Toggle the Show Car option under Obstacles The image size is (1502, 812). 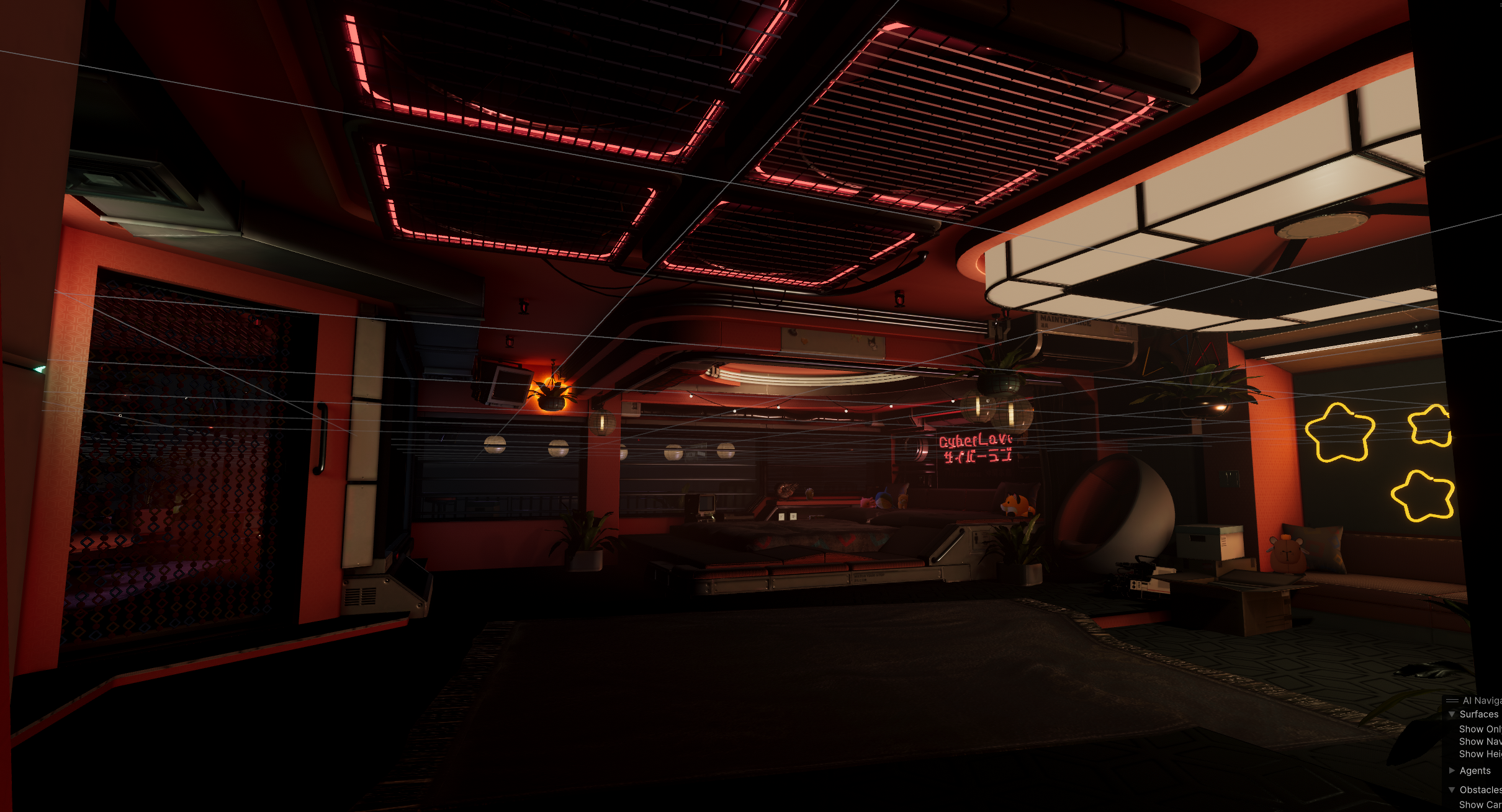tap(1480, 805)
